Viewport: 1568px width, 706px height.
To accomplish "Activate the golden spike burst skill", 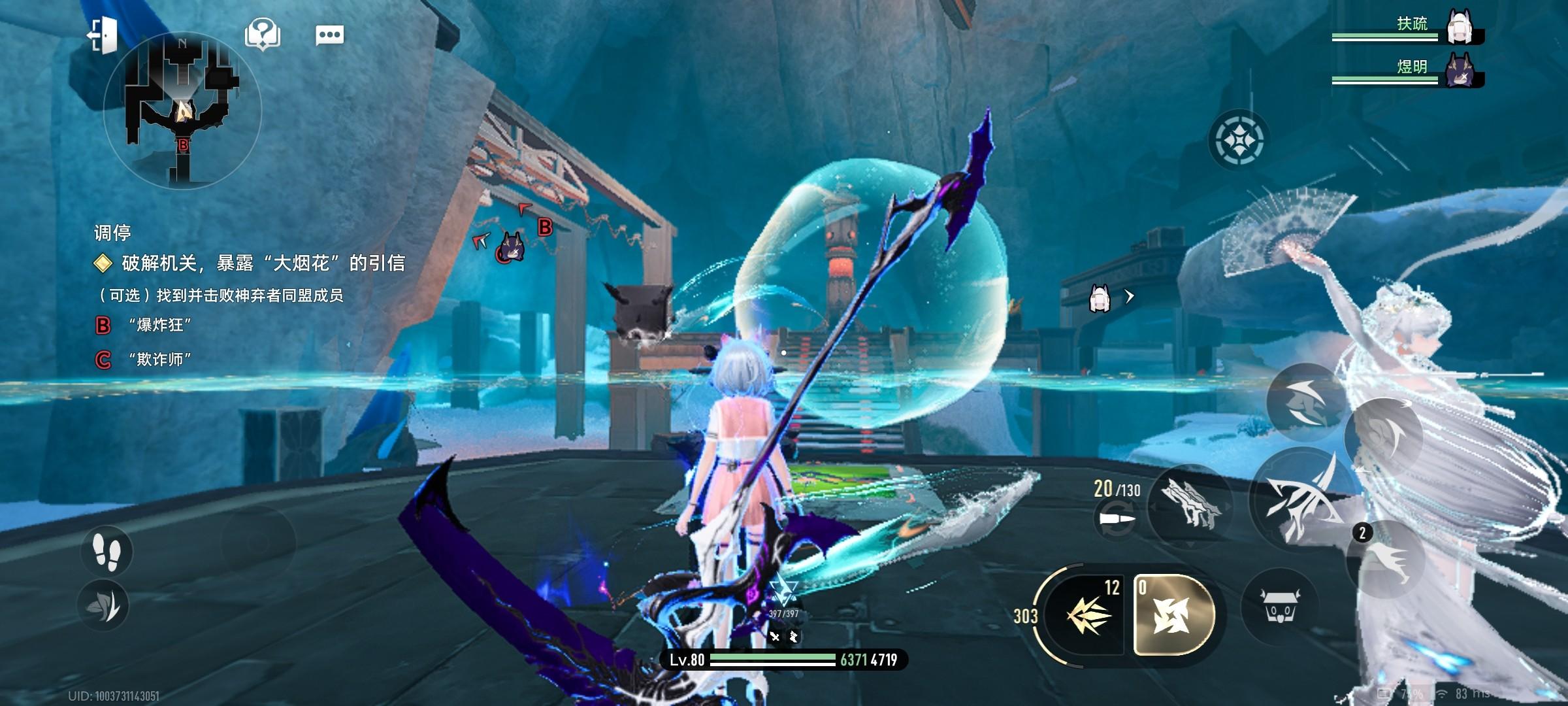I will click(1087, 616).
